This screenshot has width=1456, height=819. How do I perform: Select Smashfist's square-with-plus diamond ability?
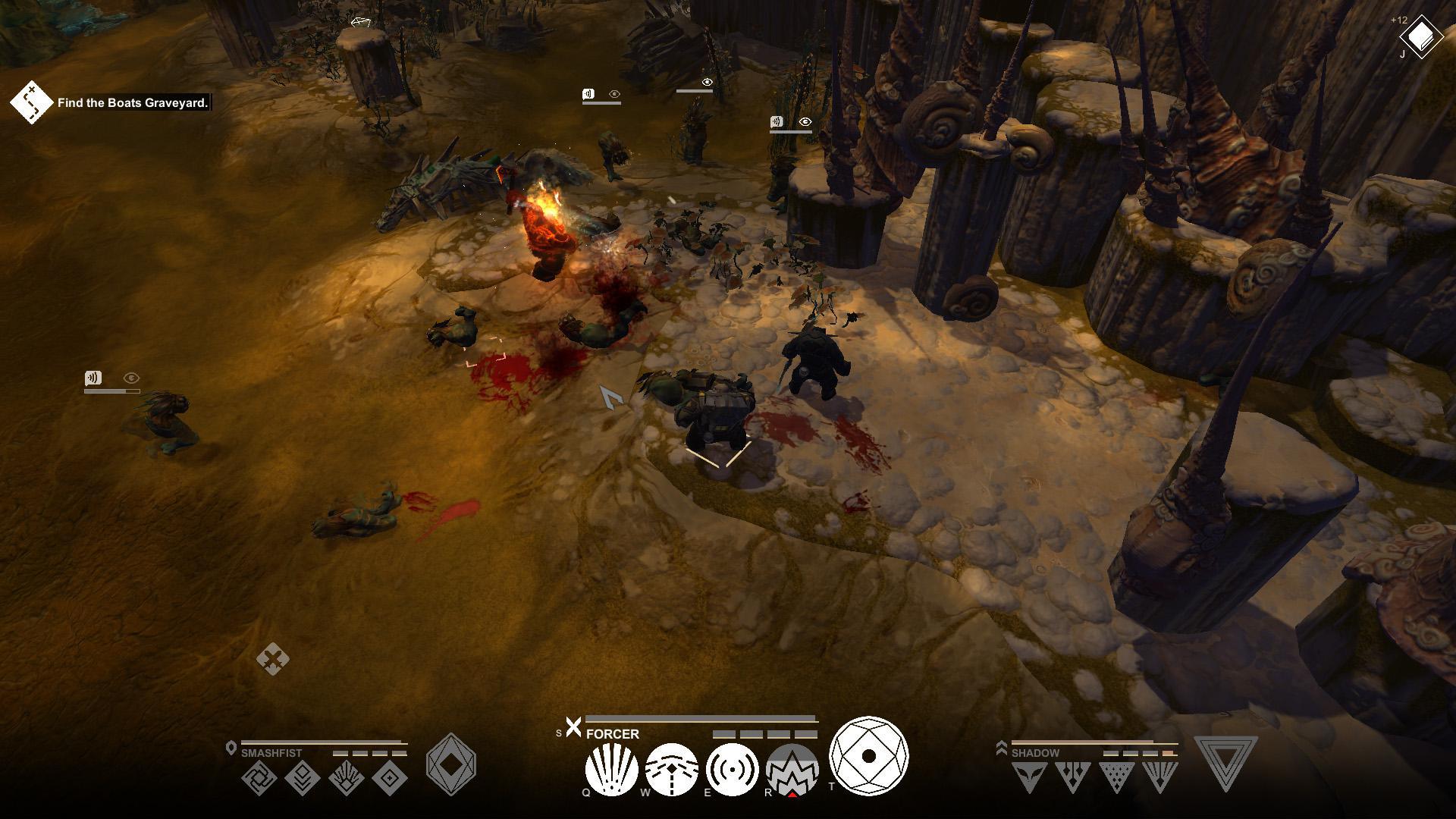click(x=391, y=778)
